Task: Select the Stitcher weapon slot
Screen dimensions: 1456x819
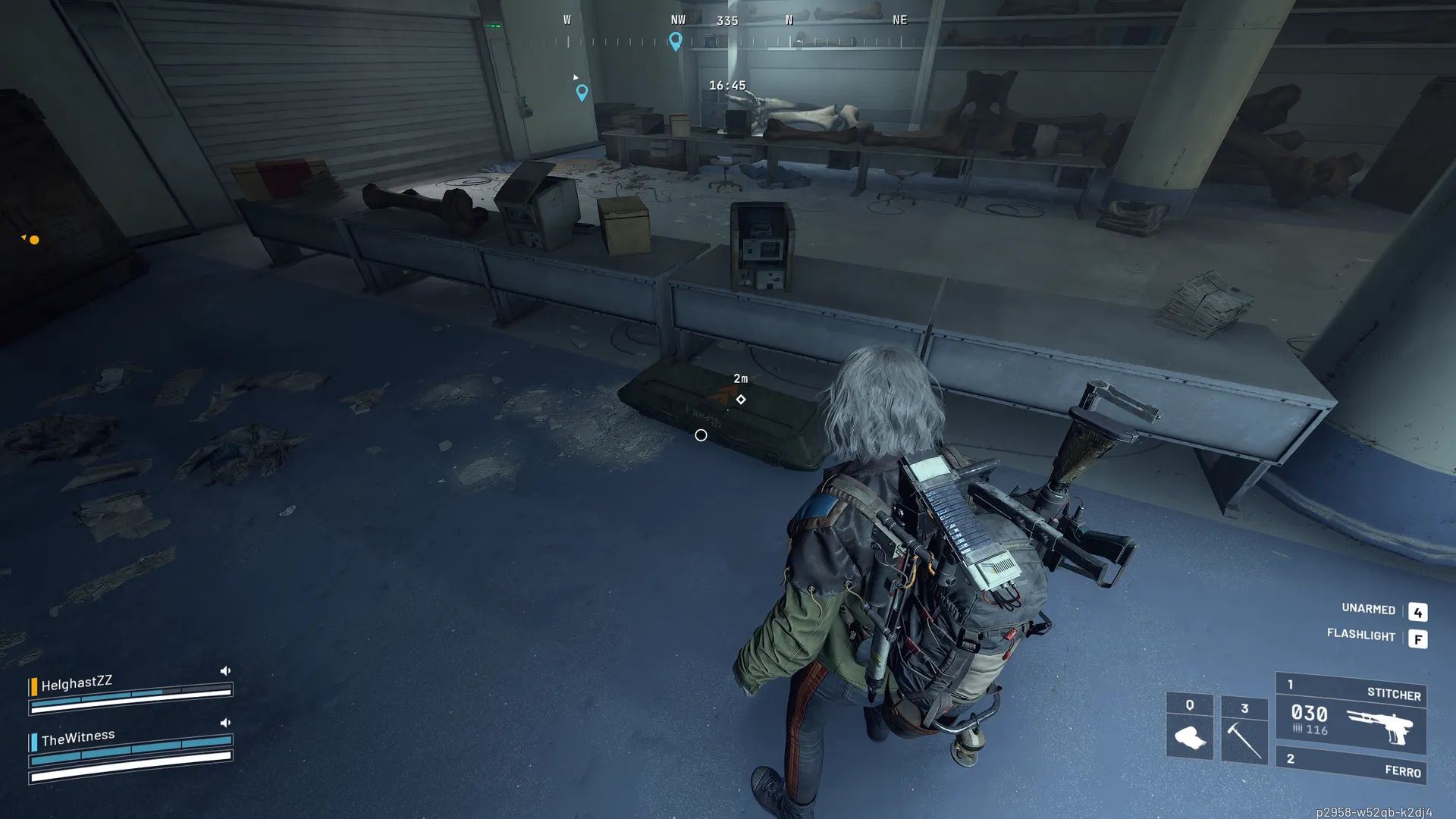Action: pos(1351,714)
